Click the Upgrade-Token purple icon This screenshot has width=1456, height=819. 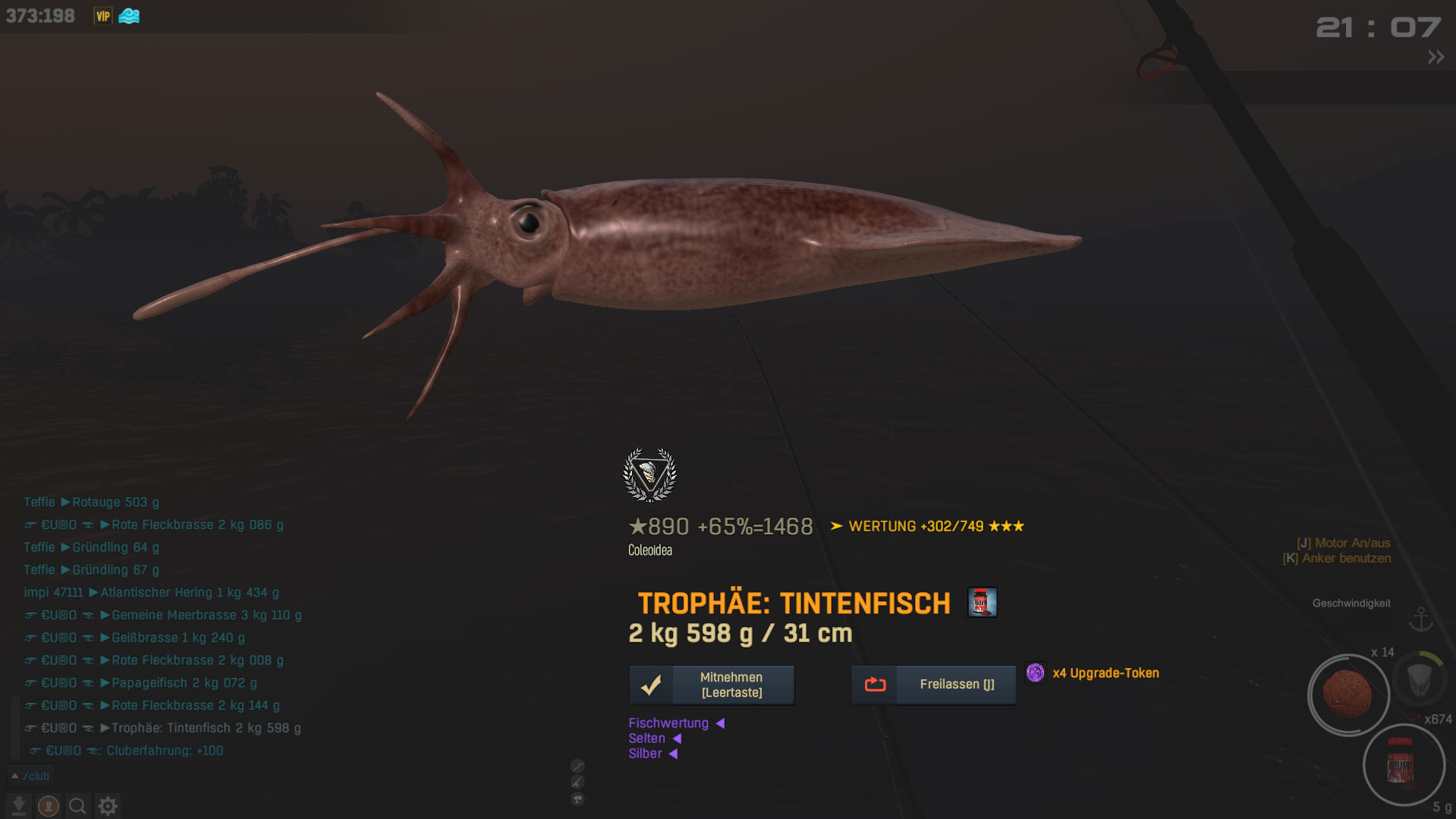tap(1035, 673)
